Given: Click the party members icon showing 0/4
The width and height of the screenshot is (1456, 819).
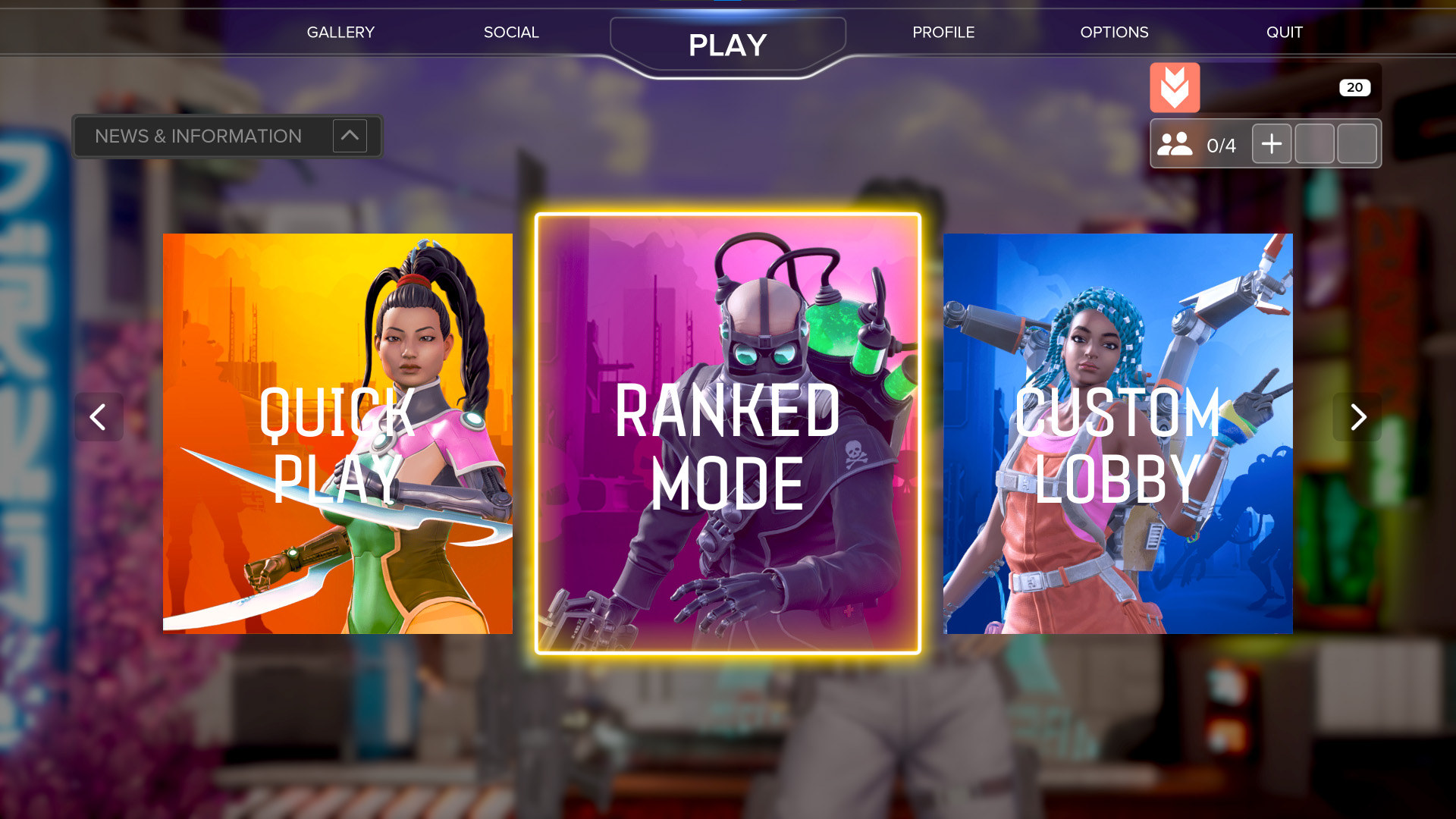Looking at the screenshot, I should click(1175, 143).
